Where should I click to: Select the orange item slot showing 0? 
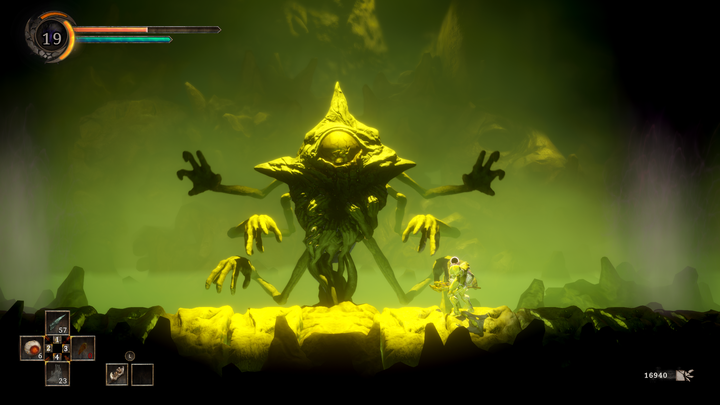click(83, 348)
